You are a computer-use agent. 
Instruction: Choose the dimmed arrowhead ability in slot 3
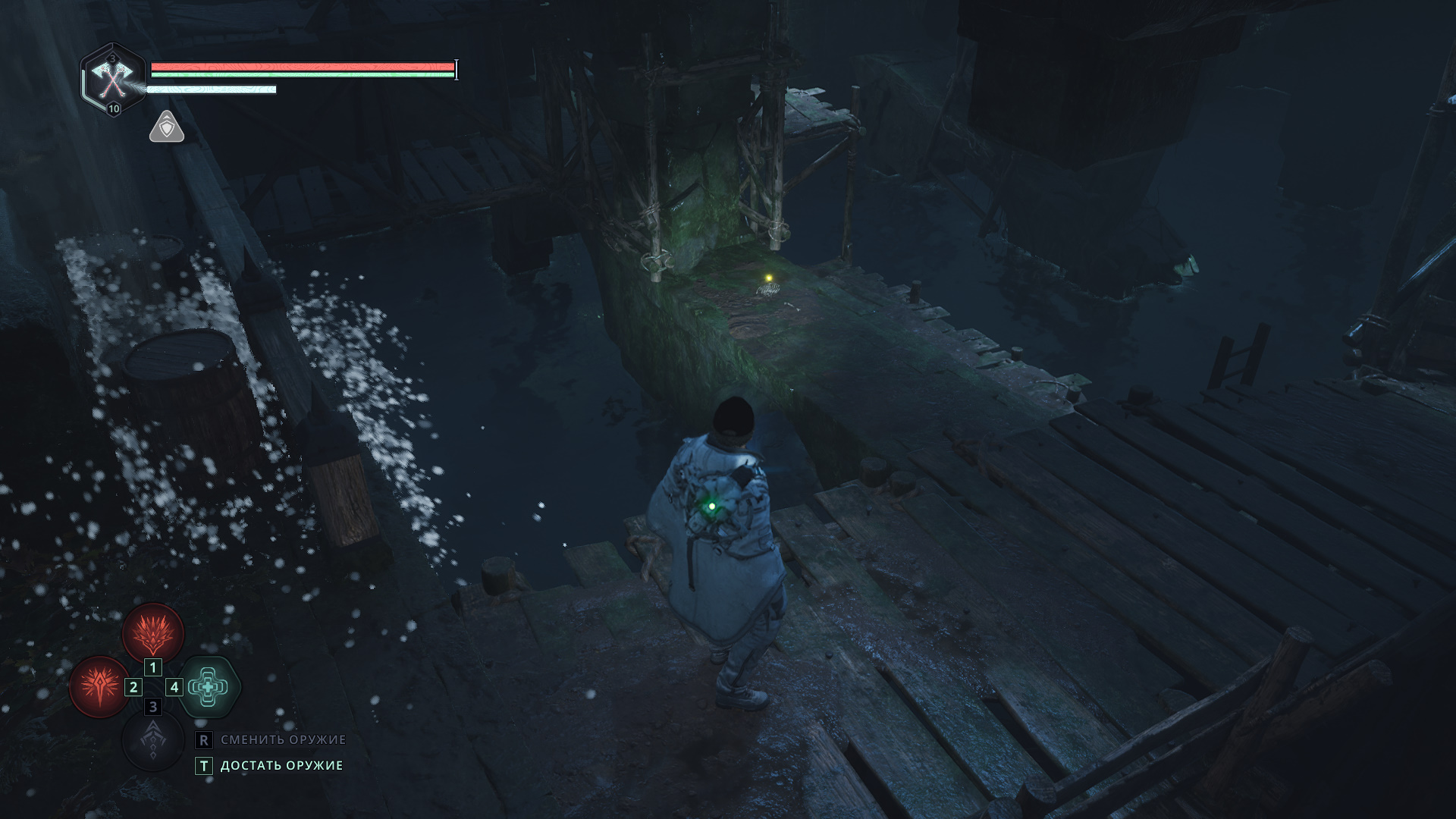(x=153, y=740)
